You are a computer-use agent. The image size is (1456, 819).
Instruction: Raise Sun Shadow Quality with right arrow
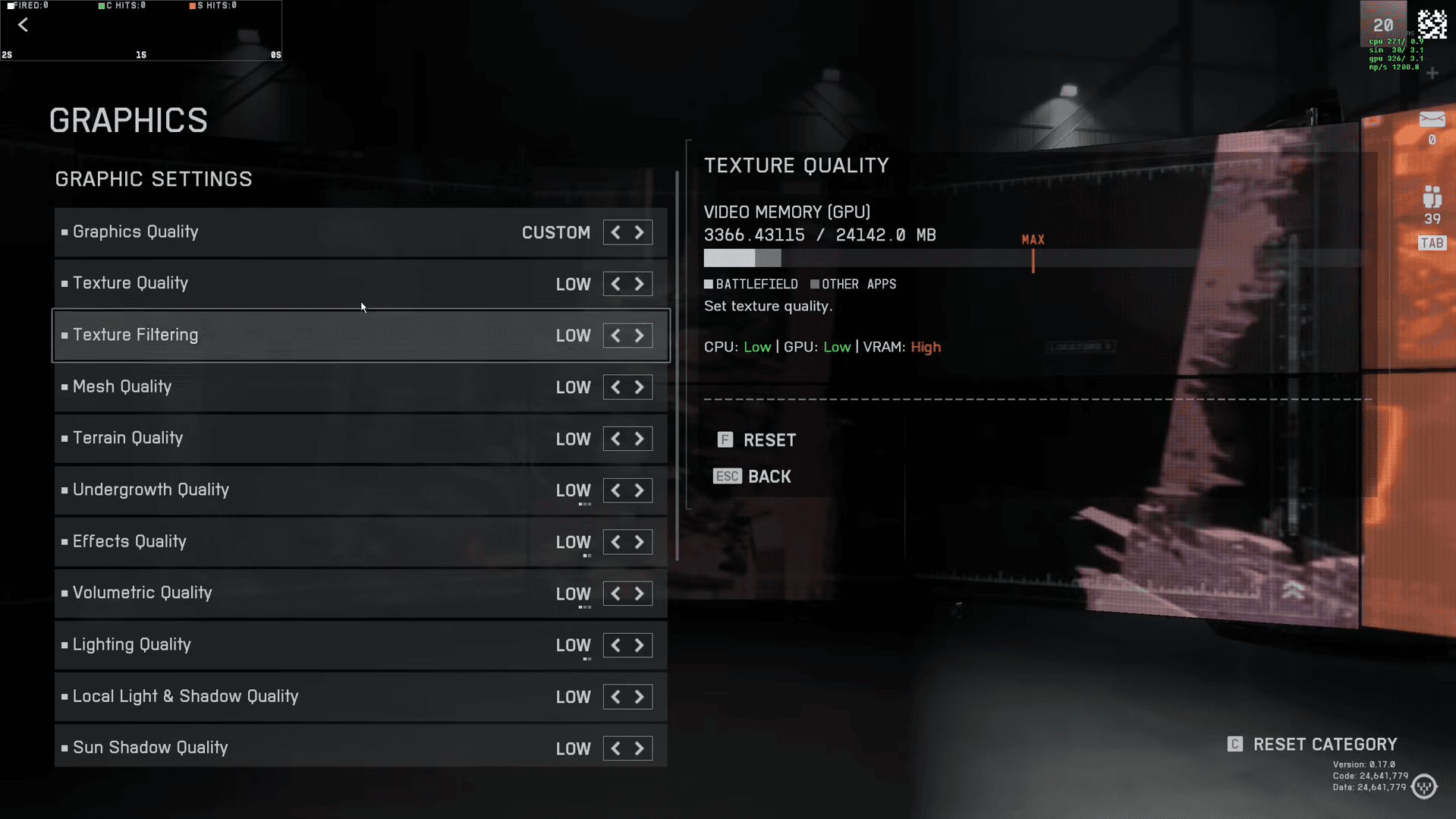640,748
